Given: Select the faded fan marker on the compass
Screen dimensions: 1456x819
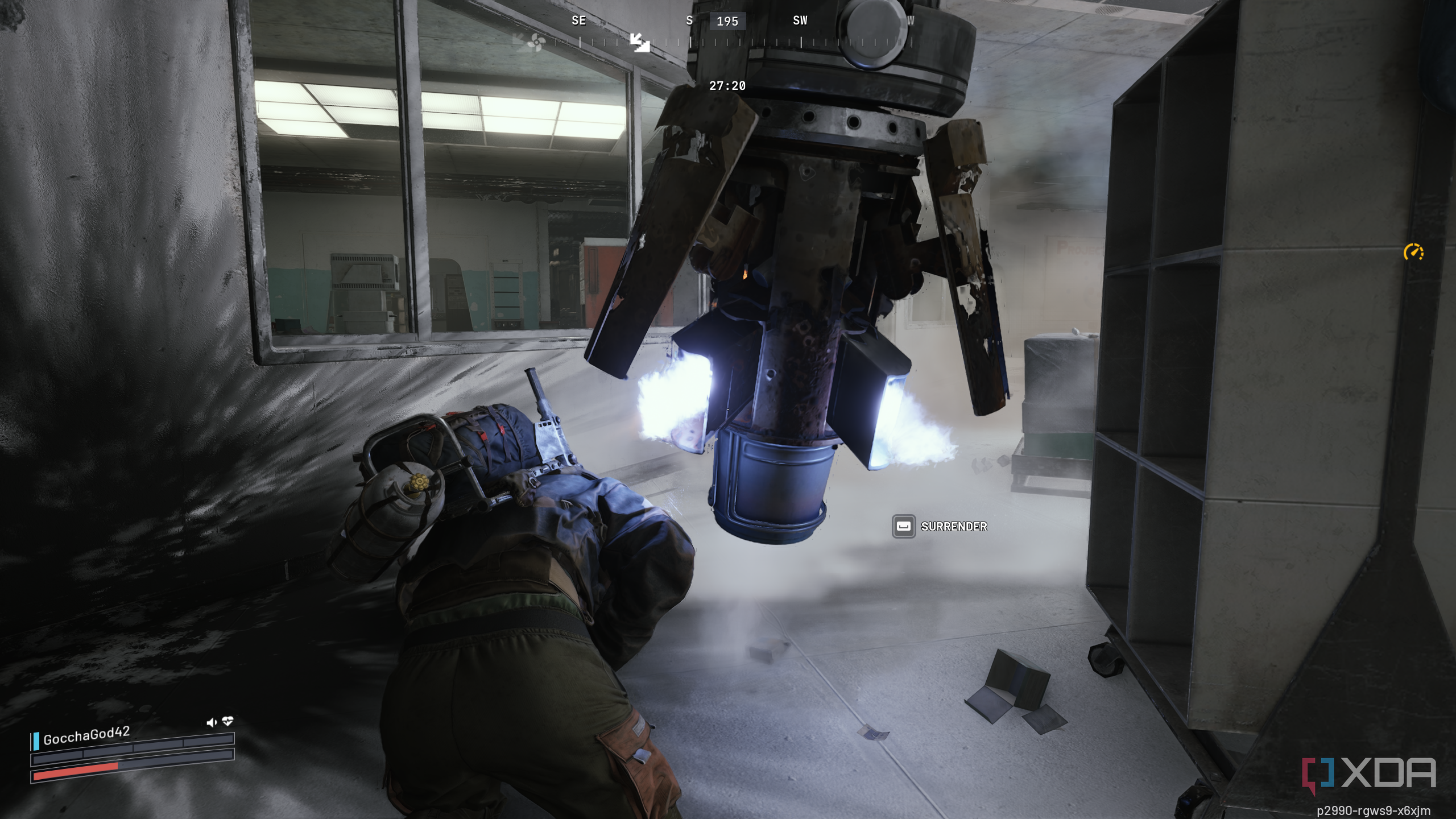Looking at the screenshot, I should (x=536, y=42).
